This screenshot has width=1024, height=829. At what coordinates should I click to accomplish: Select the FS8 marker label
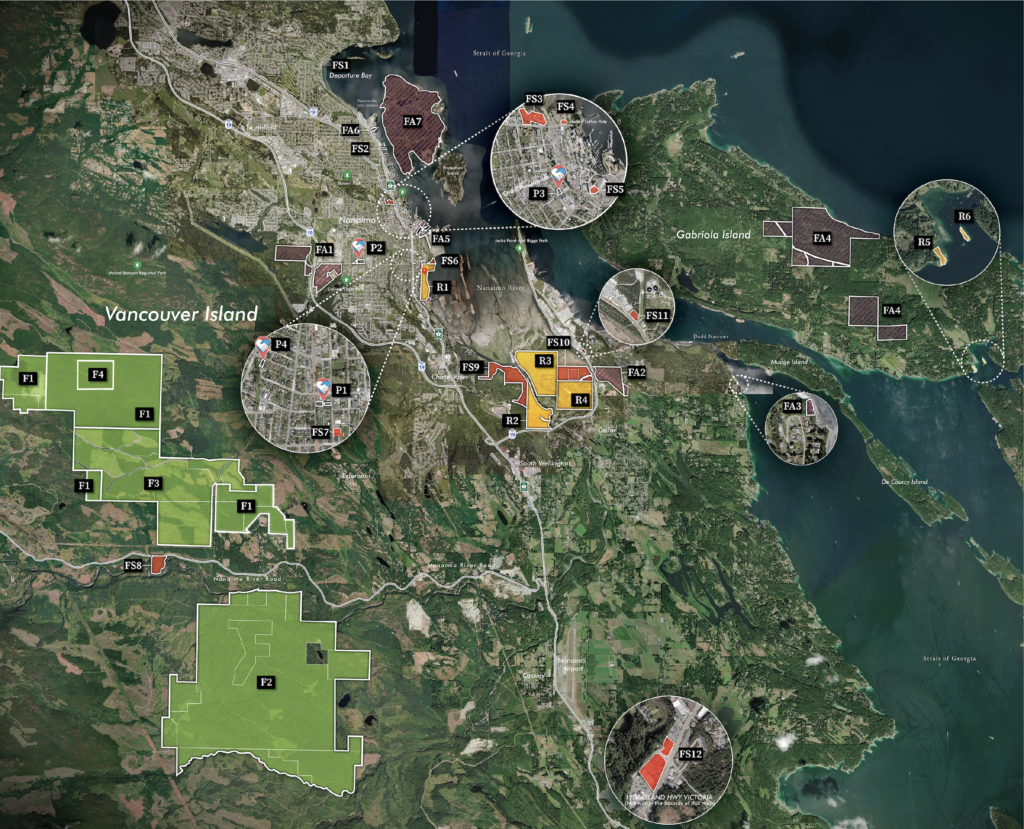click(x=133, y=566)
